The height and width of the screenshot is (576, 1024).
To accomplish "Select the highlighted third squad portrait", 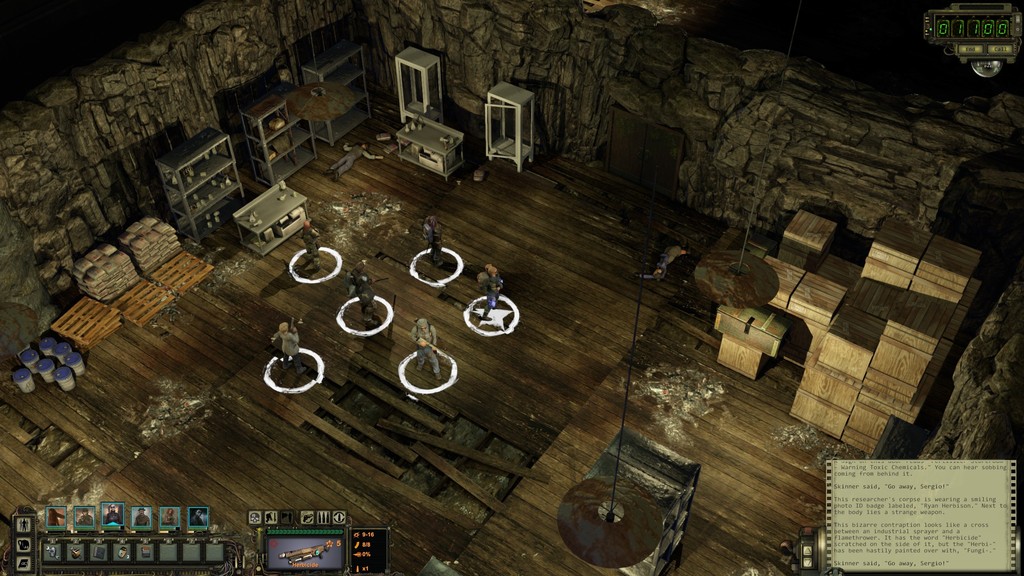I will pos(113,517).
